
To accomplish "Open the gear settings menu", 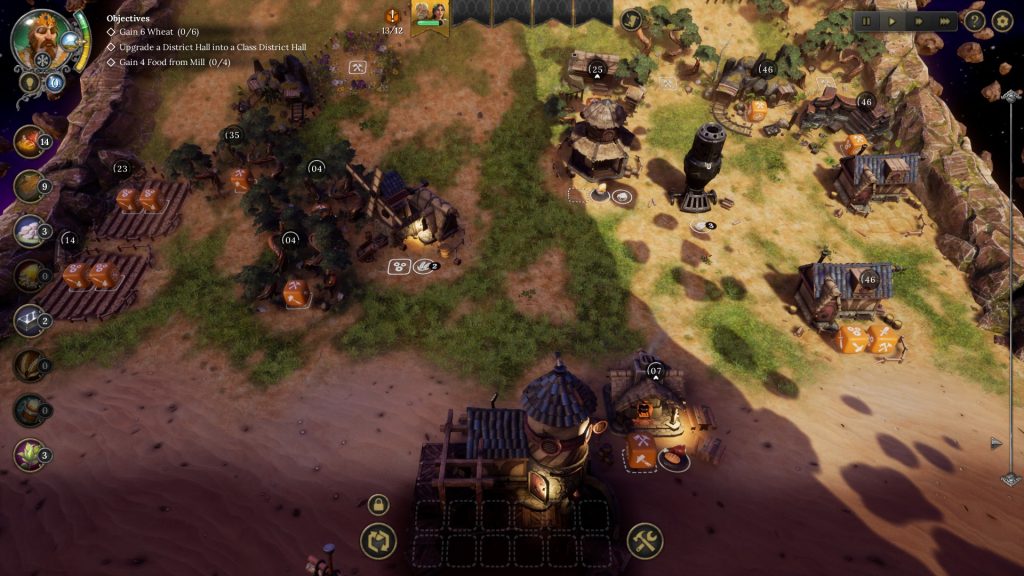I will (x=1002, y=20).
